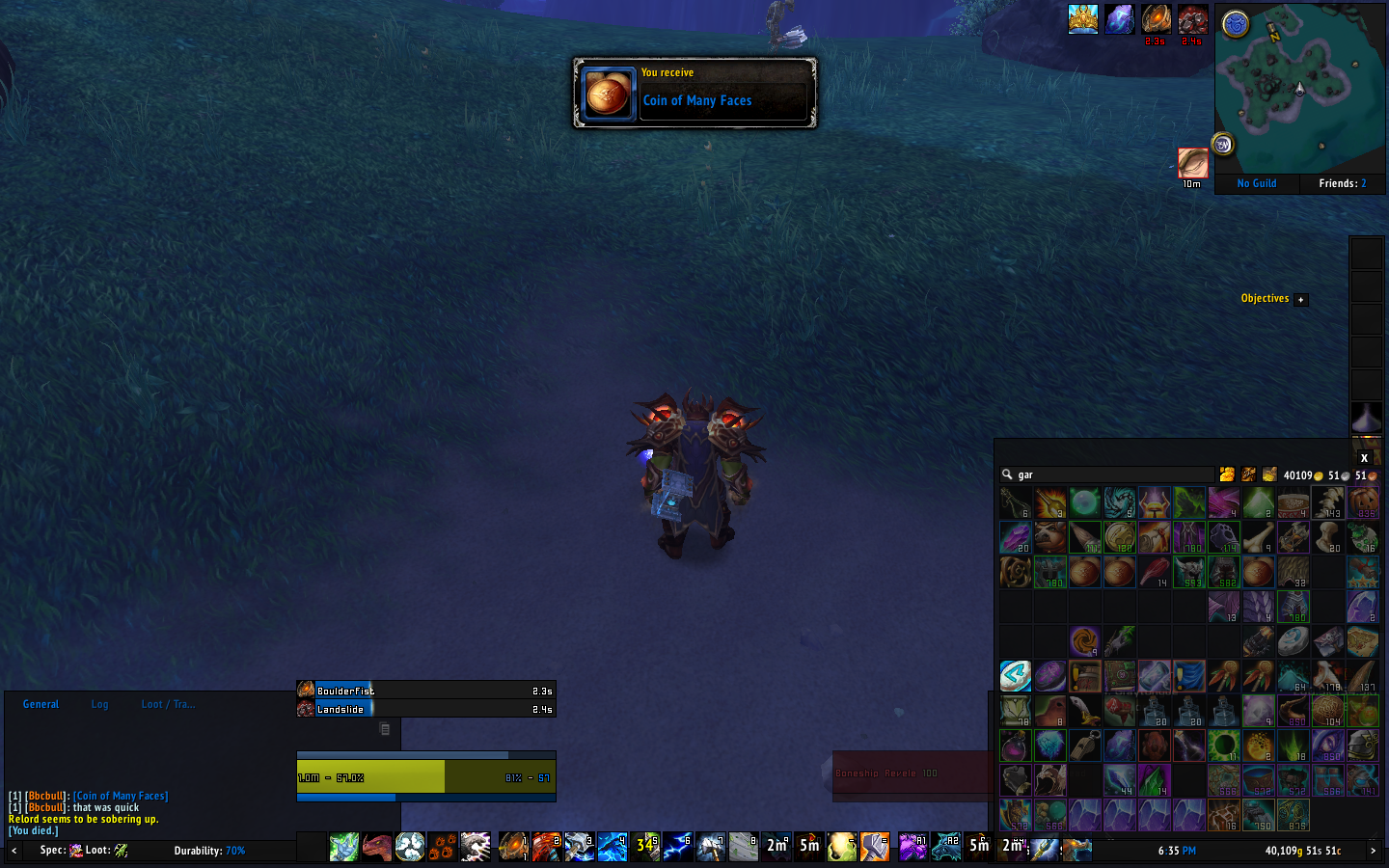Image resolution: width=1389 pixels, height=868 pixels.
Task: Expand the Objectives tracker
Action: [1300, 299]
